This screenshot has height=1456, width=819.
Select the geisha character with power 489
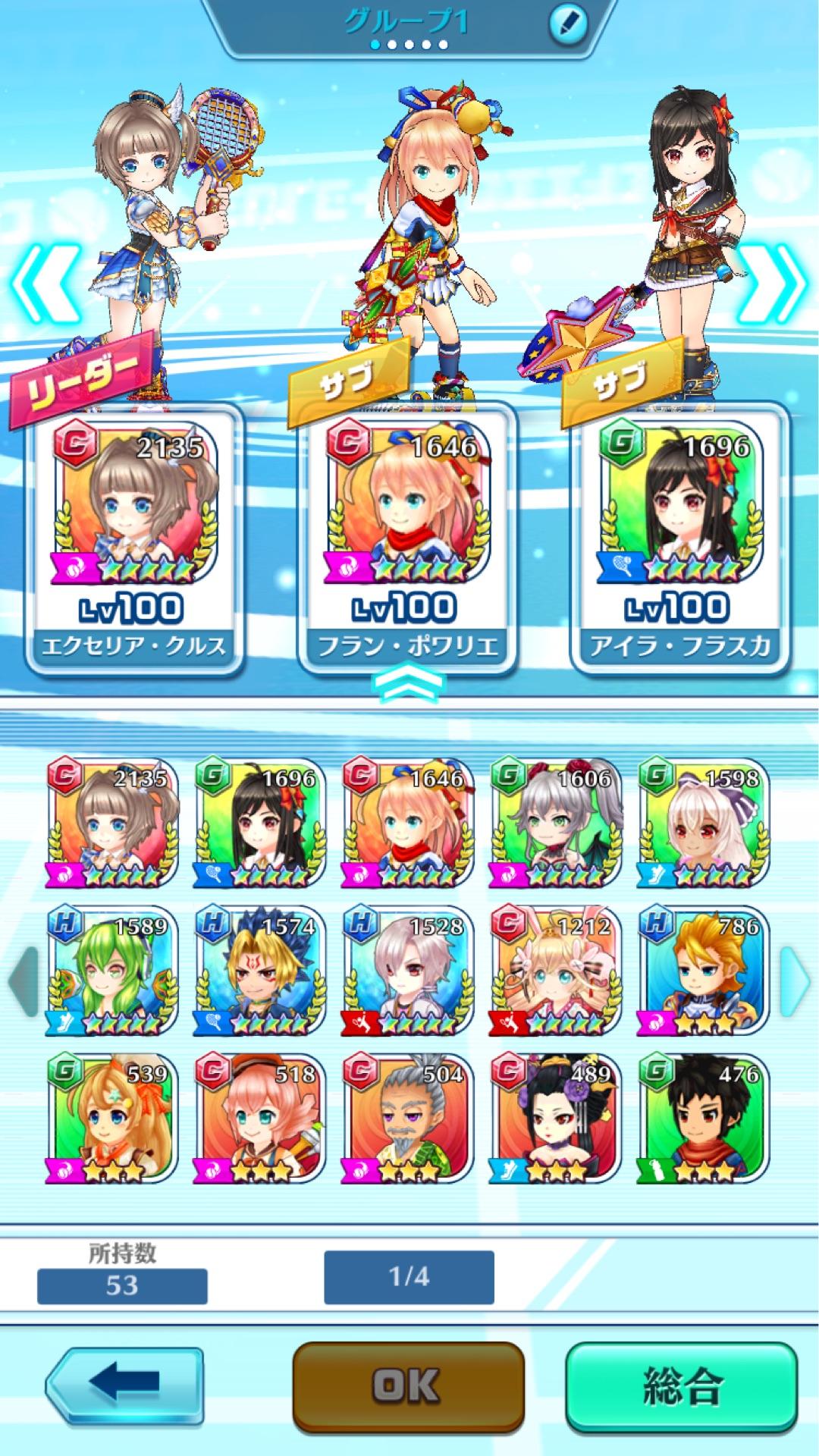[556, 1120]
